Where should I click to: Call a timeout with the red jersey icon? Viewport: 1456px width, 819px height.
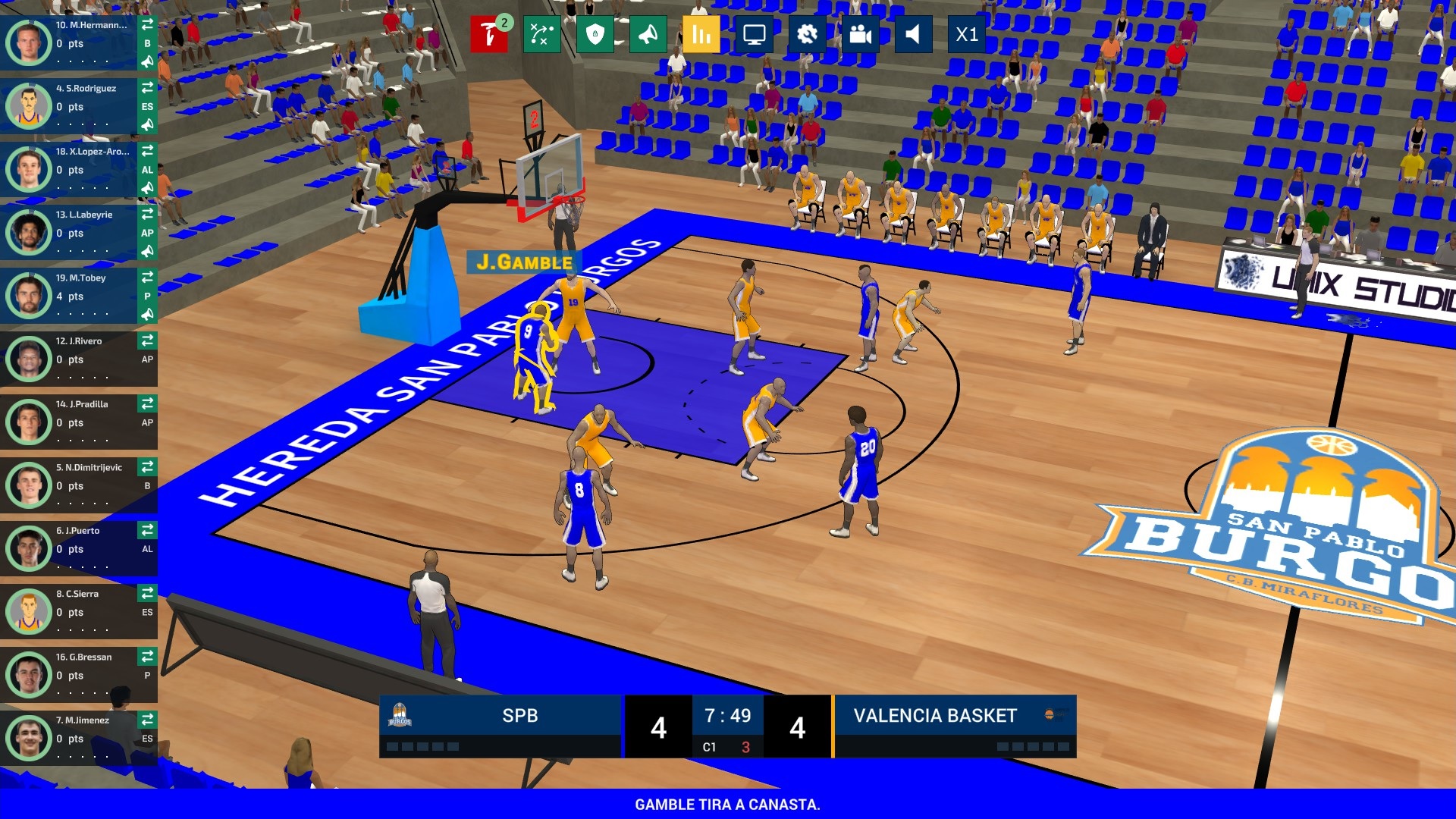(489, 34)
